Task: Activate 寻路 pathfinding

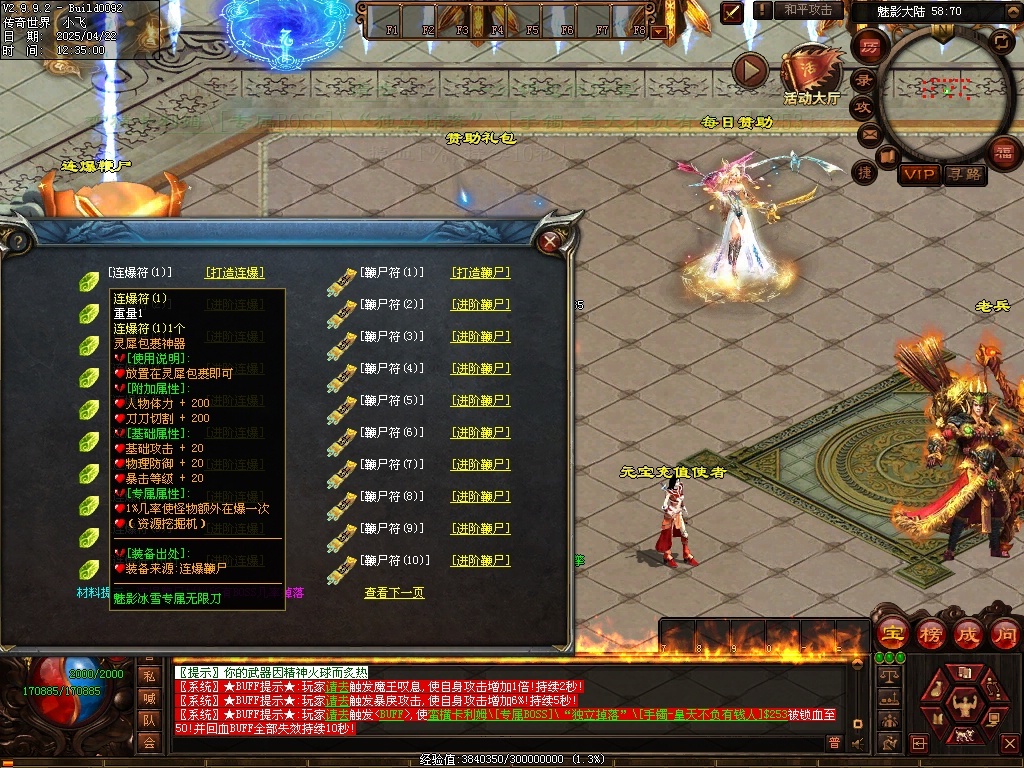Action: click(964, 174)
